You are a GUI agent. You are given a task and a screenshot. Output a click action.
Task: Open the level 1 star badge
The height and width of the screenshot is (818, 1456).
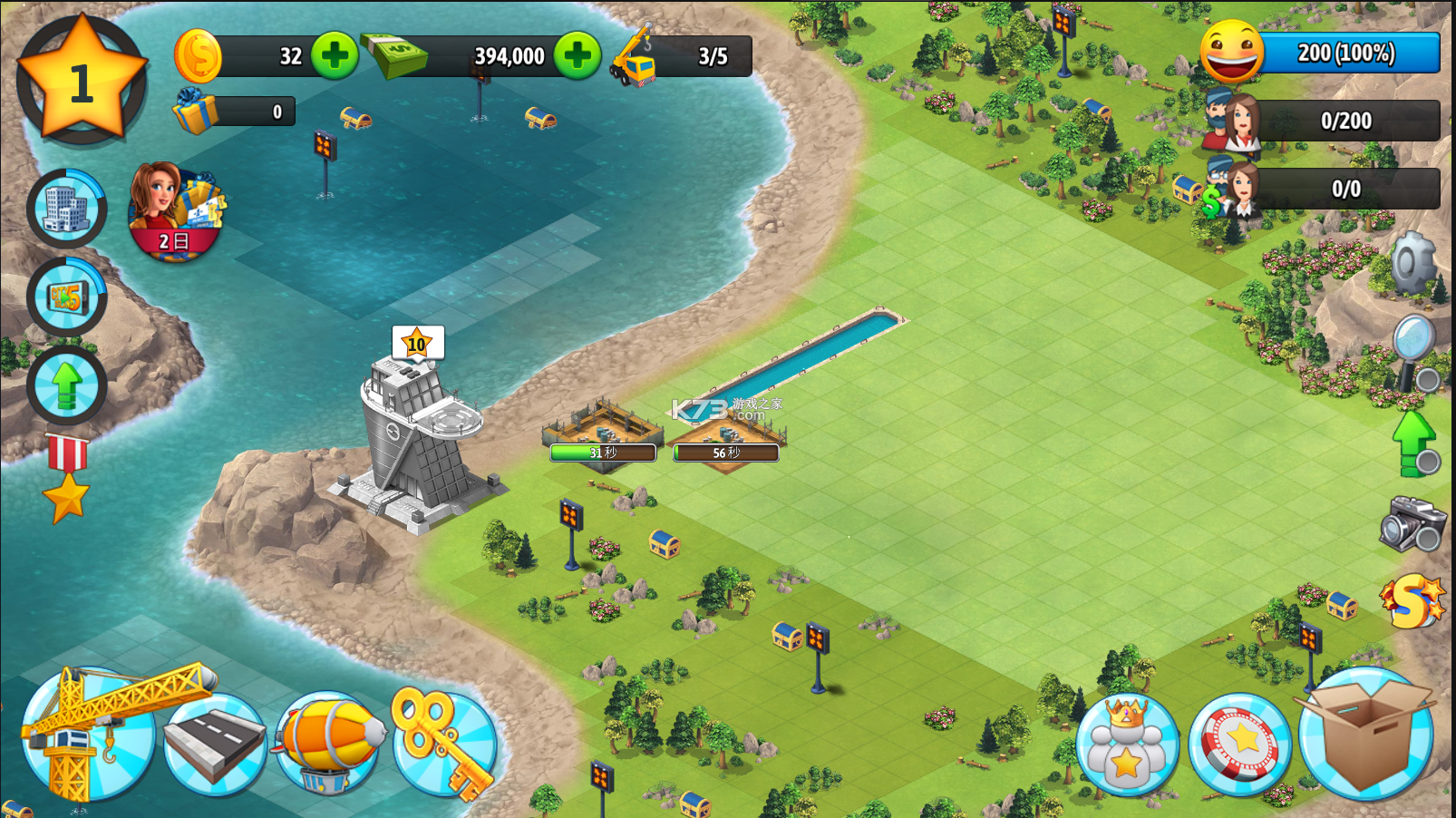82,80
